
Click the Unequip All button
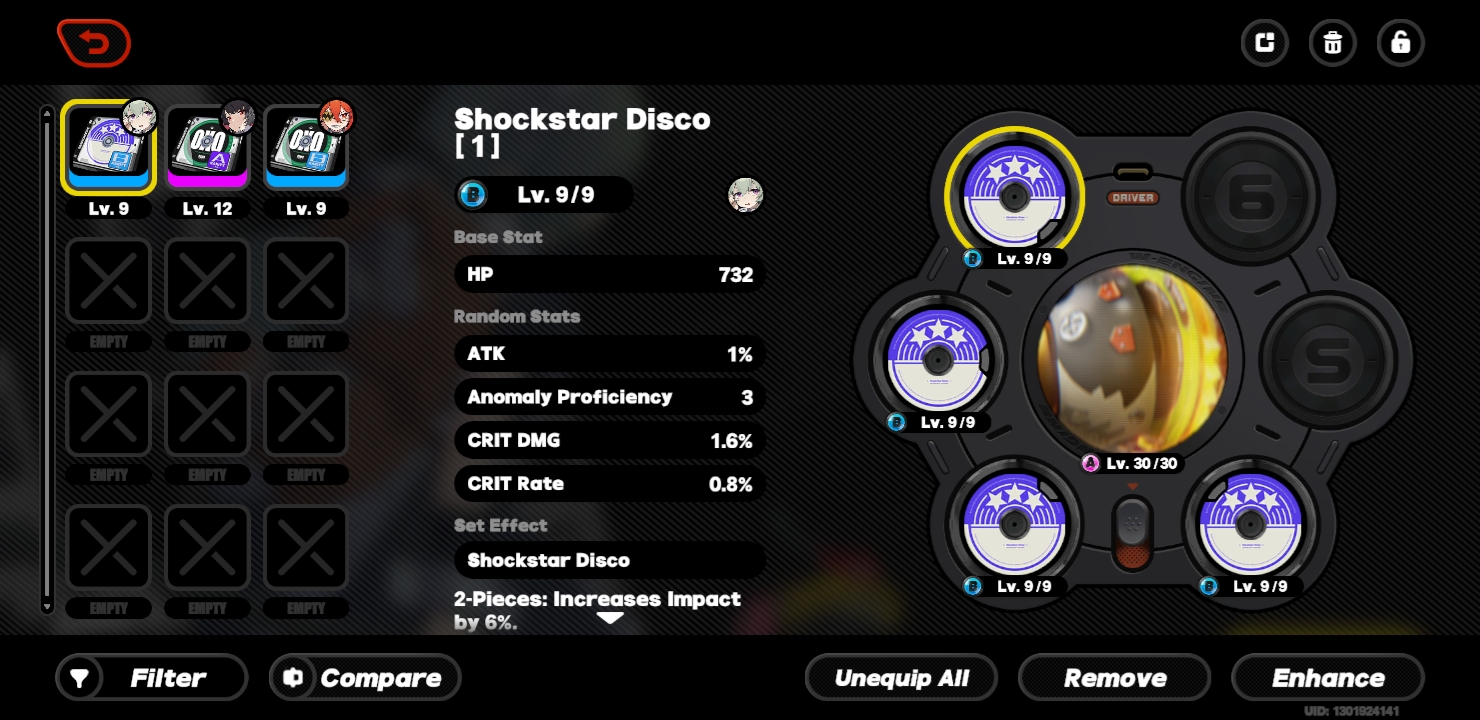(x=901, y=677)
